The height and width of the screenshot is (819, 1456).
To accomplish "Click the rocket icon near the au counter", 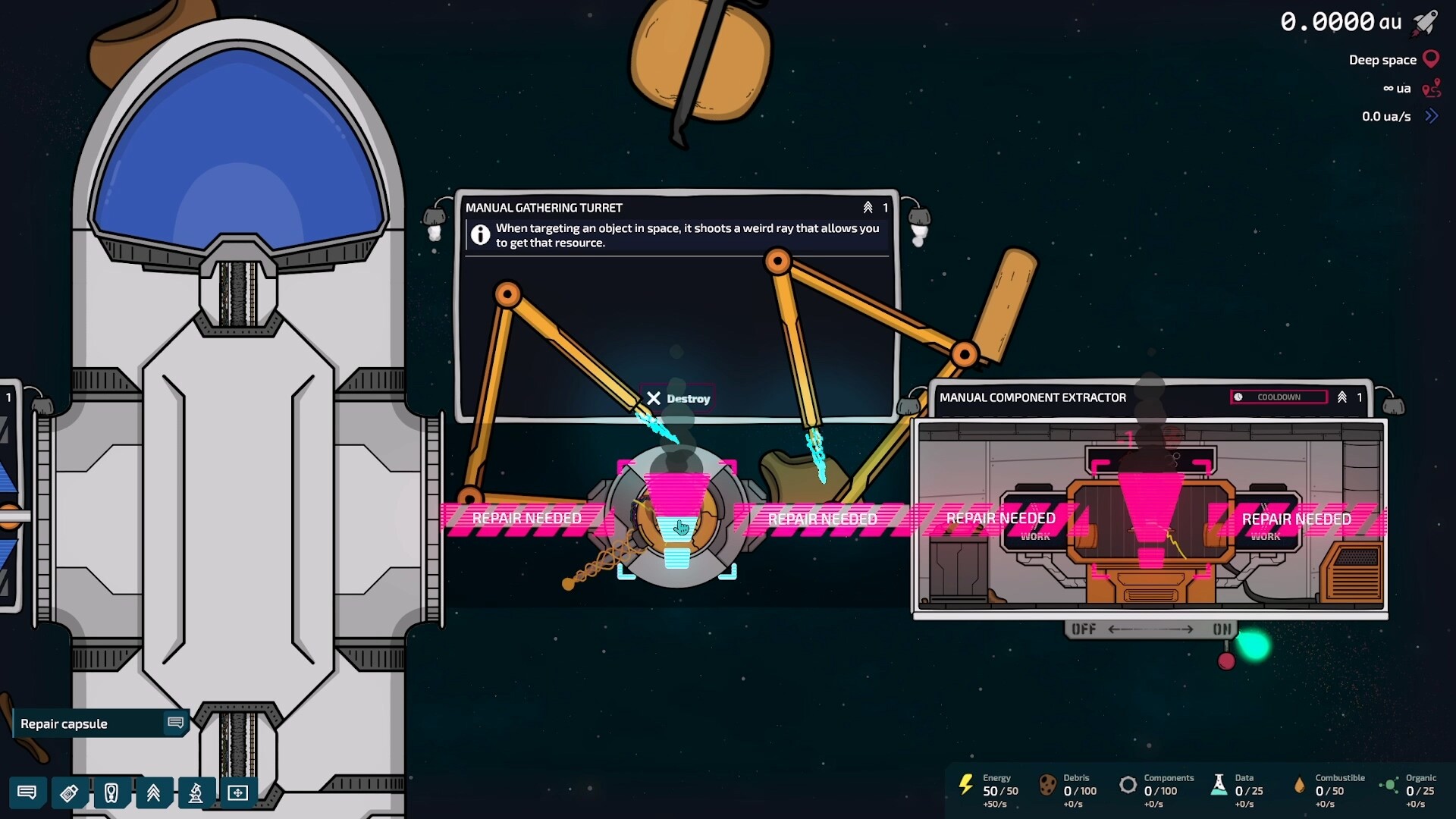I will coord(1424,23).
